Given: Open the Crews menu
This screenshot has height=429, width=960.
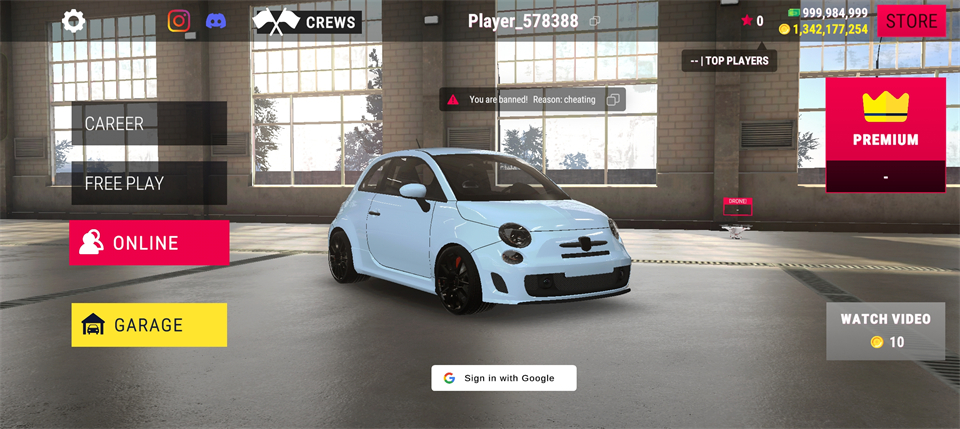Looking at the screenshot, I should coord(307,22).
